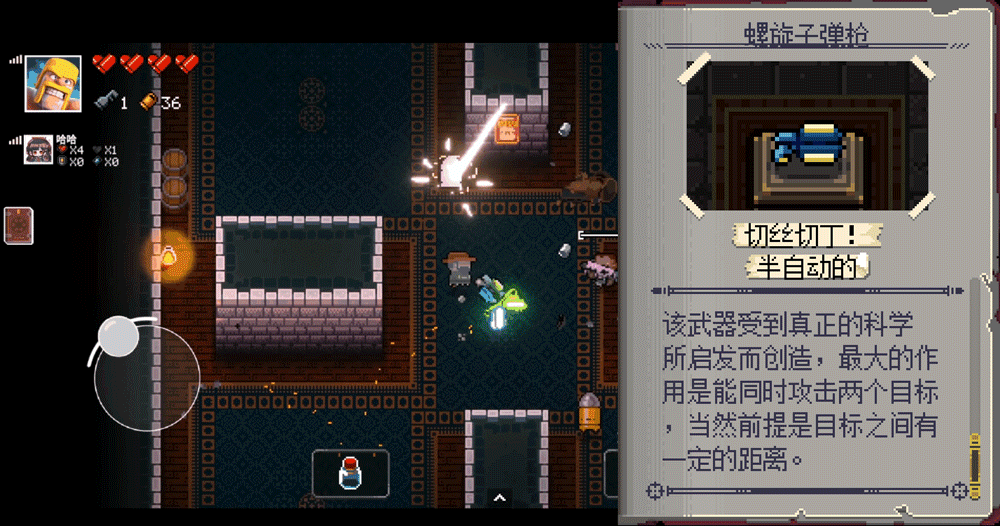Tap the virtual movement joystick knob
Viewport: 1000px width, 526px height.
(x=119, y=336)
